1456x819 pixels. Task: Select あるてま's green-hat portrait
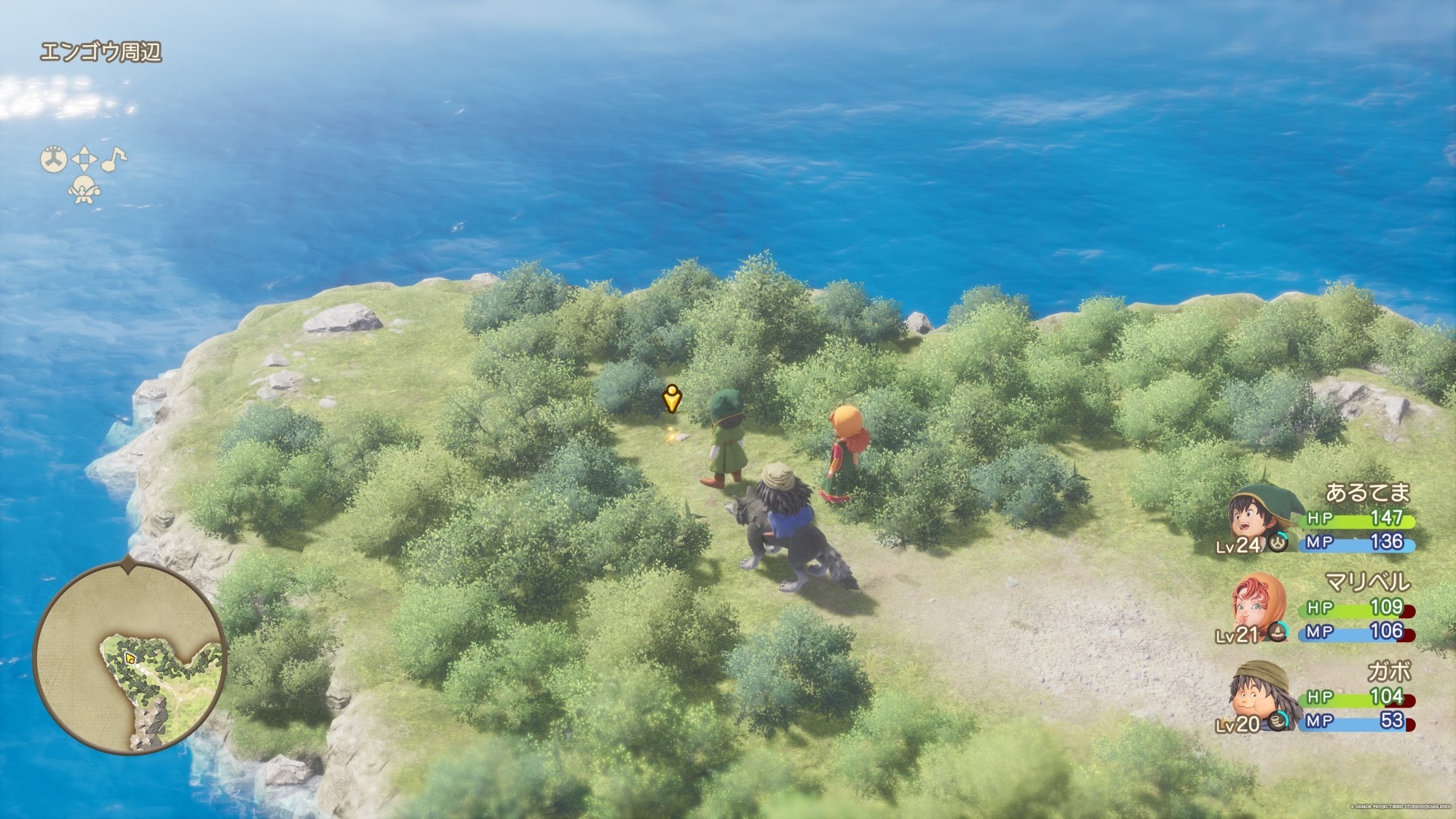tap(1257, 514)
